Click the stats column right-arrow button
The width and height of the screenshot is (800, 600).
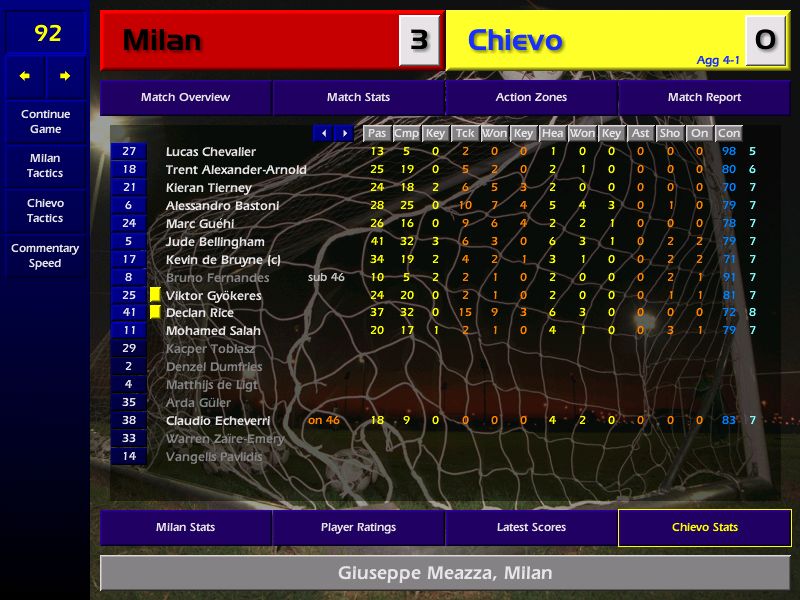[x=344, y=133]
